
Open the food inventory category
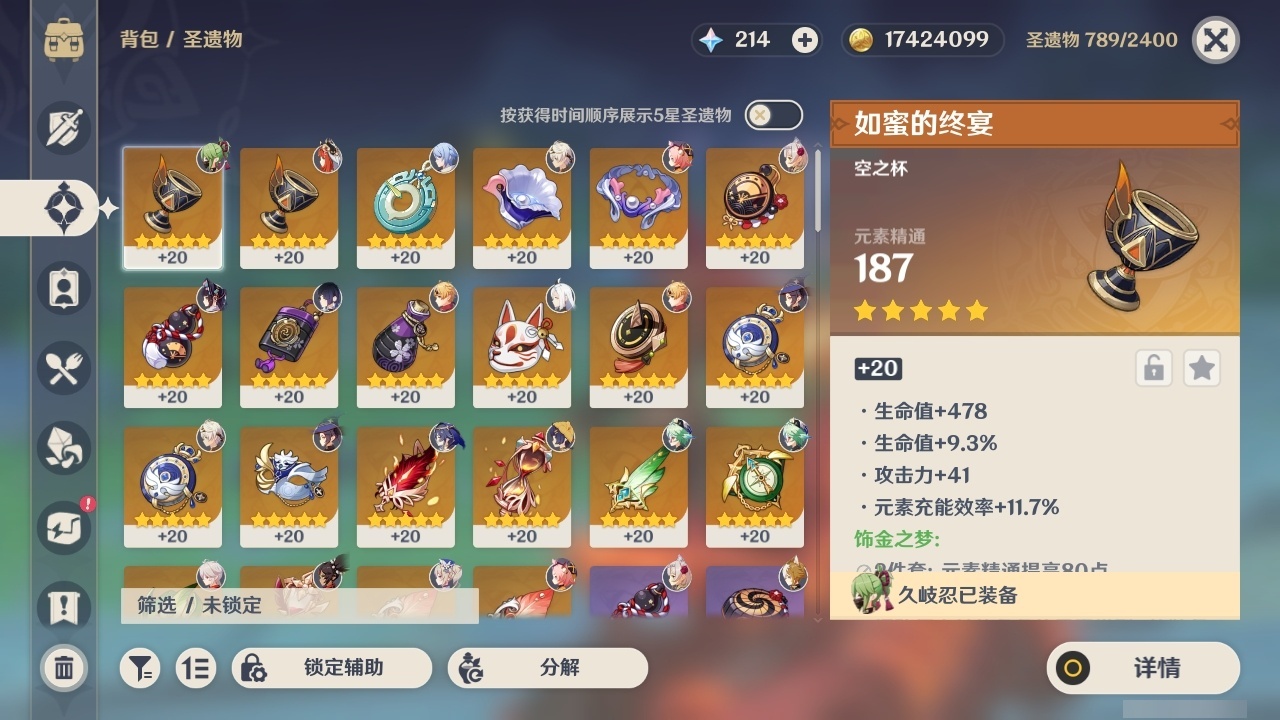63,368
